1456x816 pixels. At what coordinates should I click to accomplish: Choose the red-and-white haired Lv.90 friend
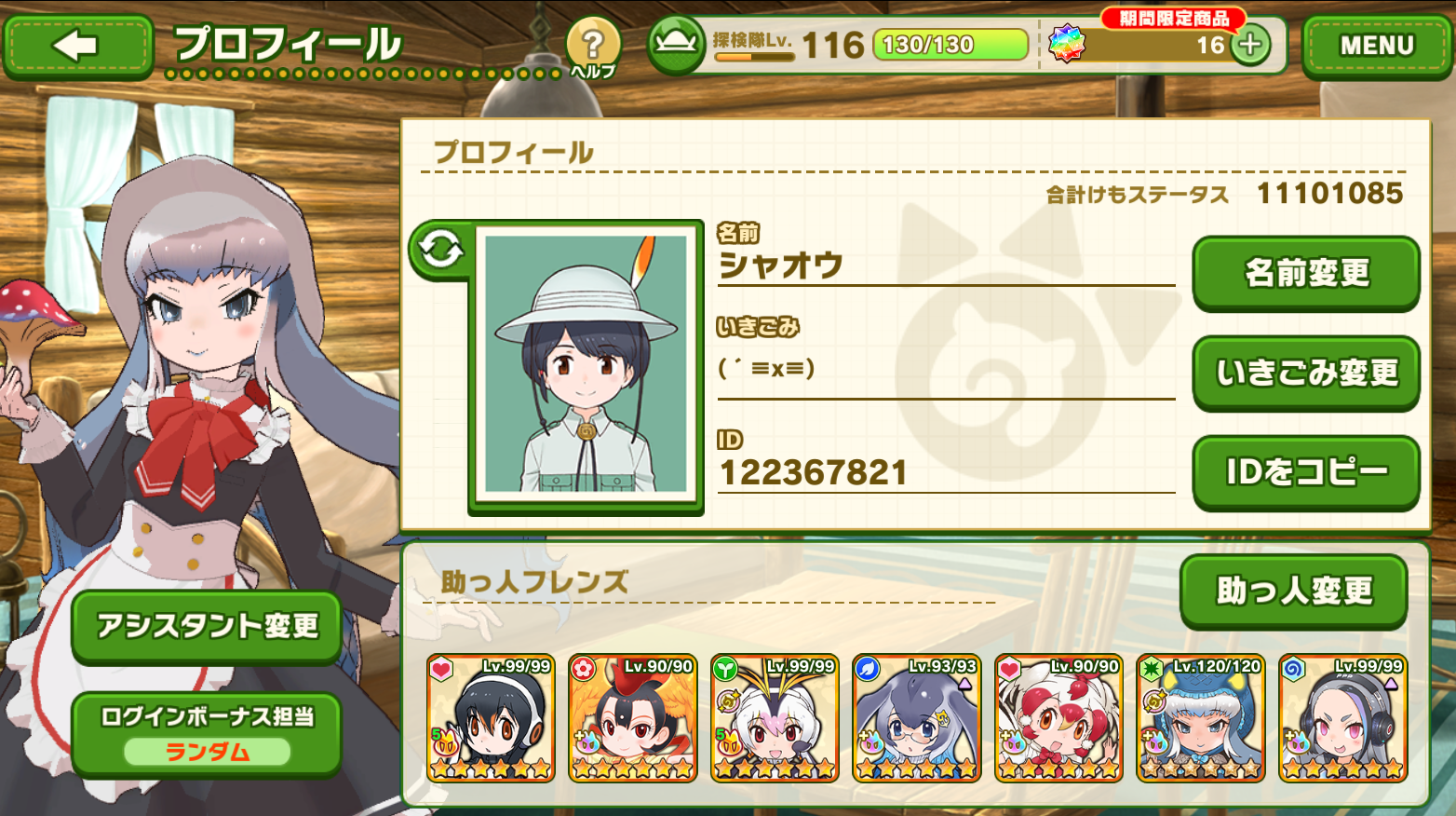coord(1058,717)
